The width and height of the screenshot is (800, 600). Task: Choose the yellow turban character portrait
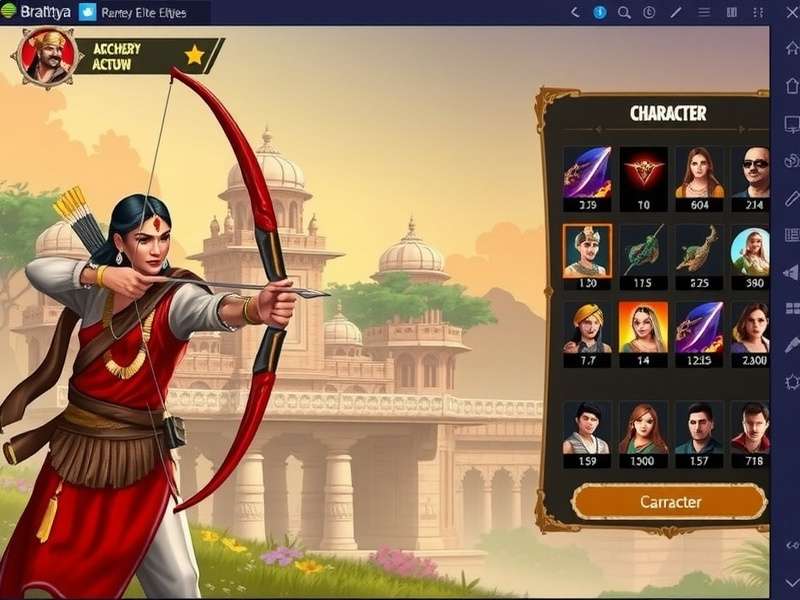587,329
